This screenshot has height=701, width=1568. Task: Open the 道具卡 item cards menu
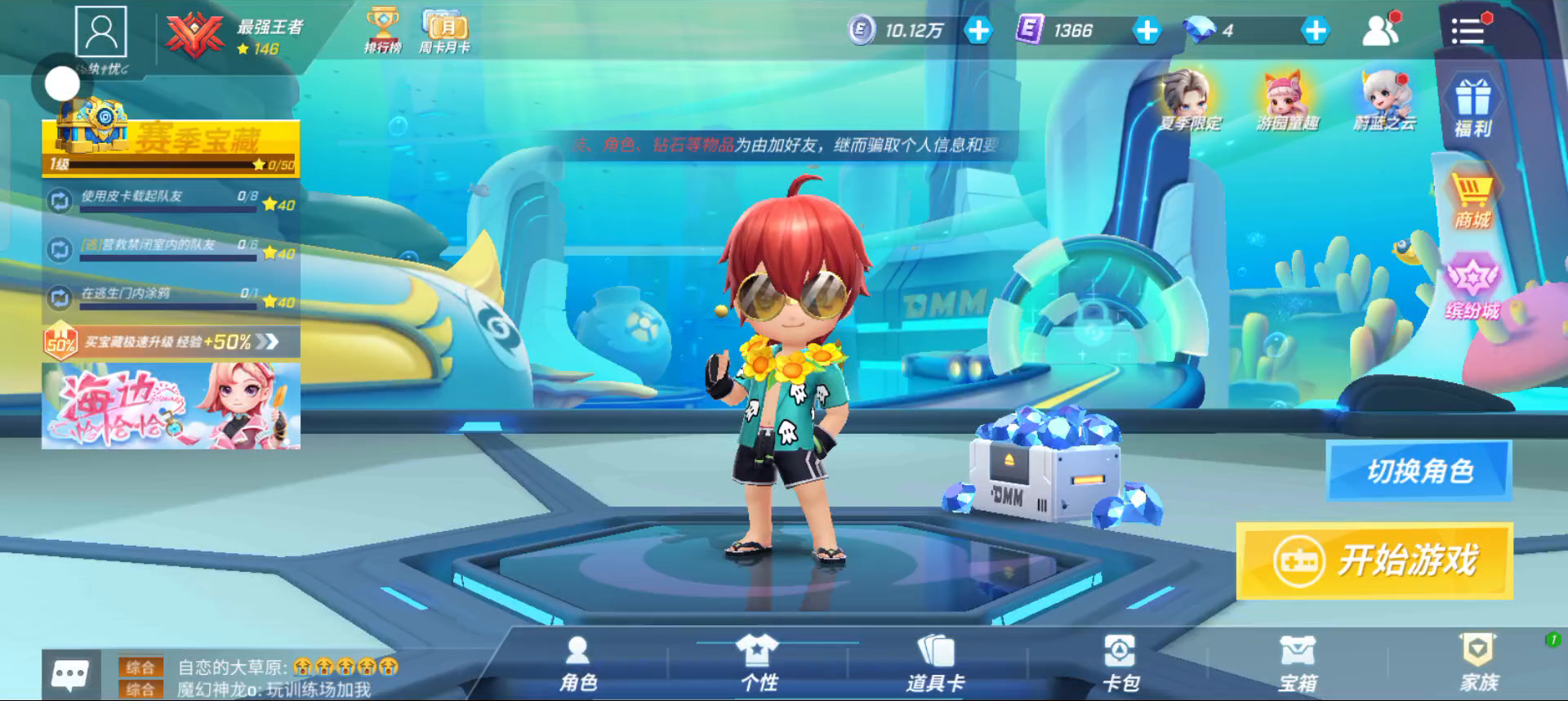click(936, 665)
